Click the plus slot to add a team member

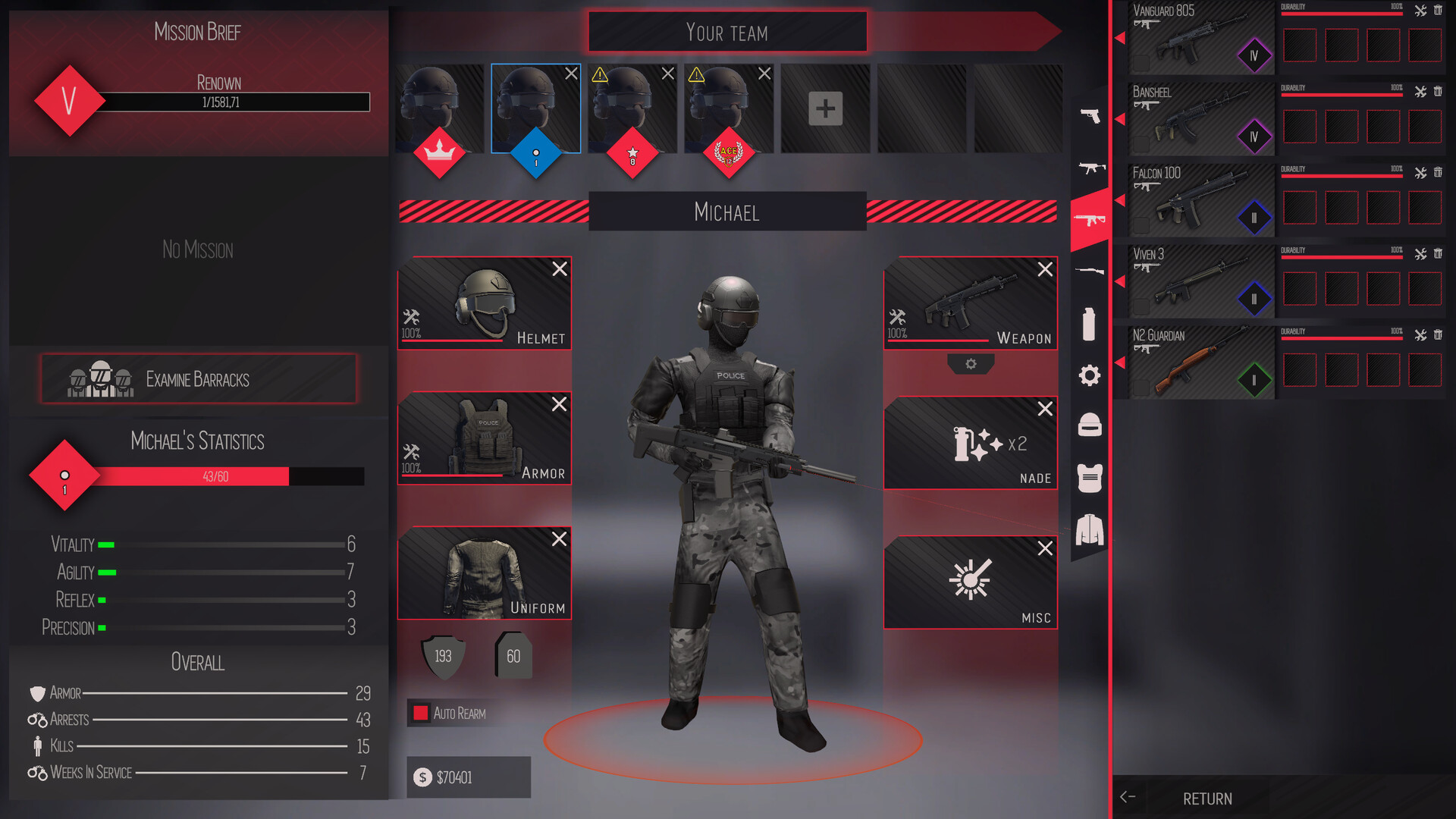824,108
